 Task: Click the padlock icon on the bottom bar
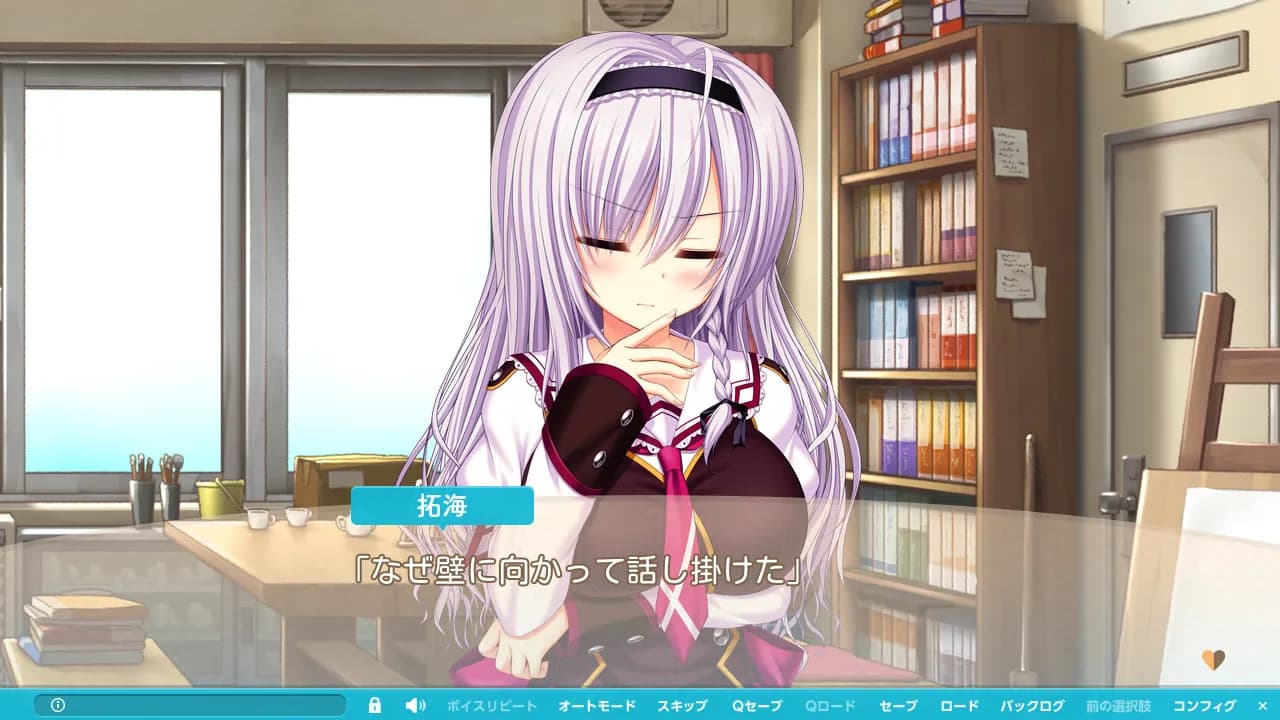click(x=376, y=705)
